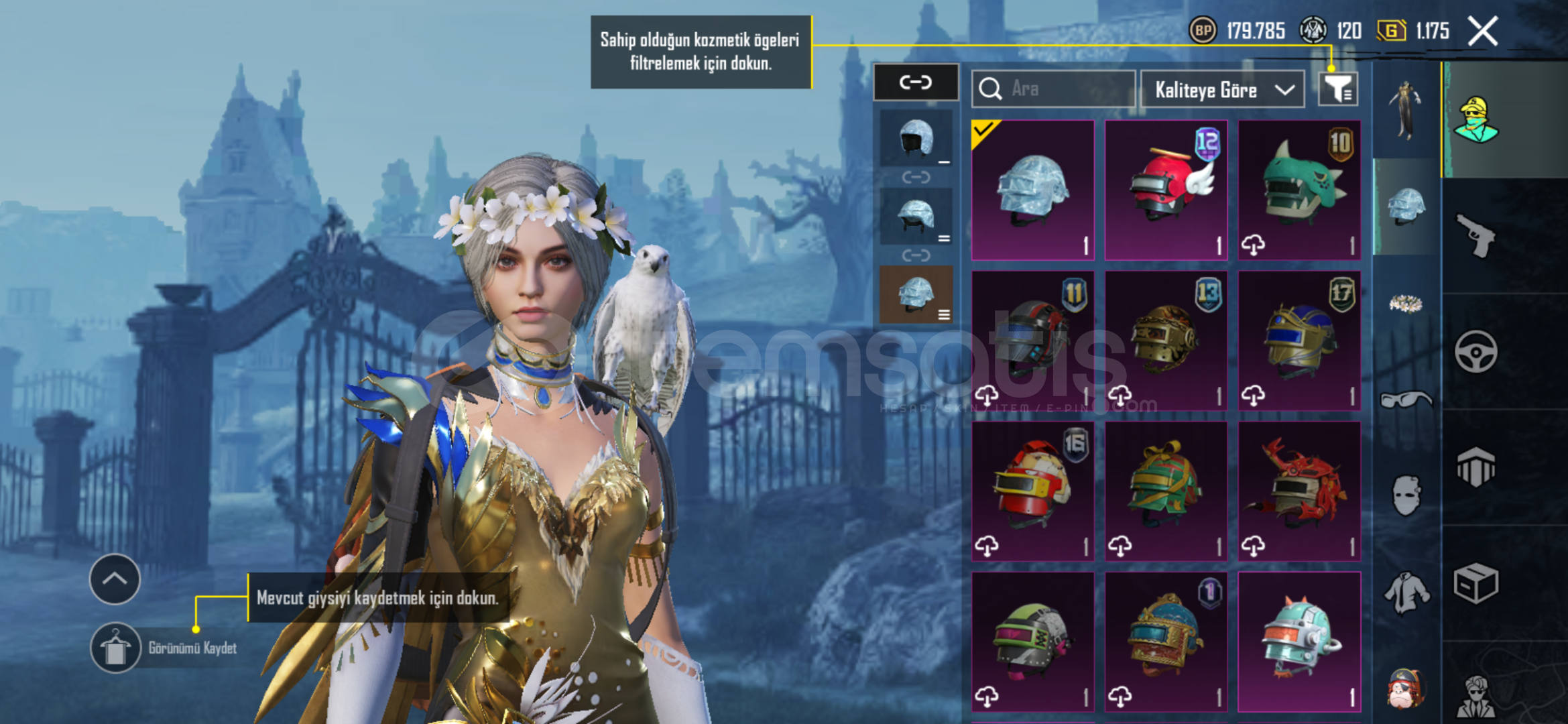Save look with Görünümü Kaydet button

click(115, 648)
